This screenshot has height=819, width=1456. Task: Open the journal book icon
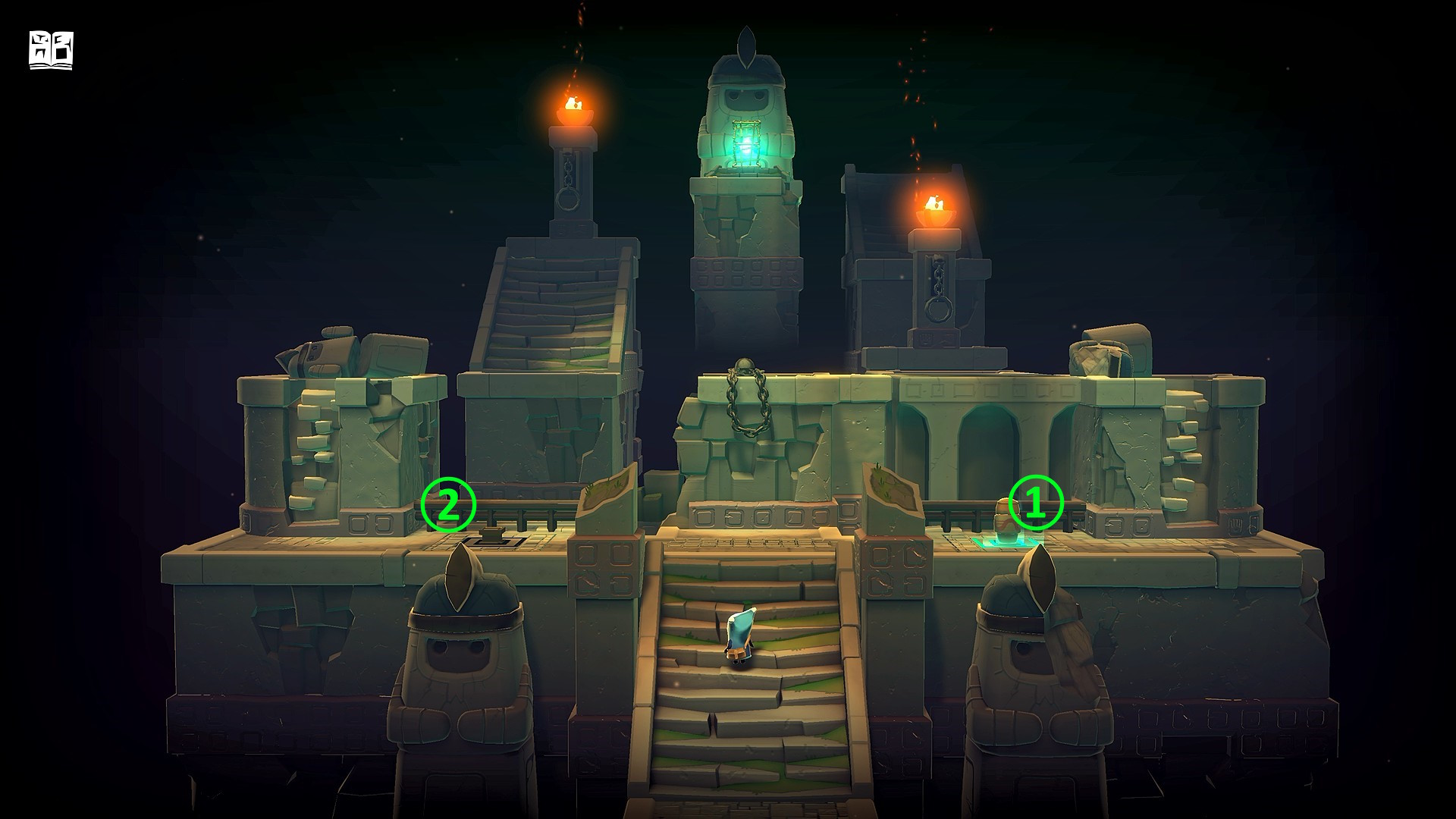51,51
